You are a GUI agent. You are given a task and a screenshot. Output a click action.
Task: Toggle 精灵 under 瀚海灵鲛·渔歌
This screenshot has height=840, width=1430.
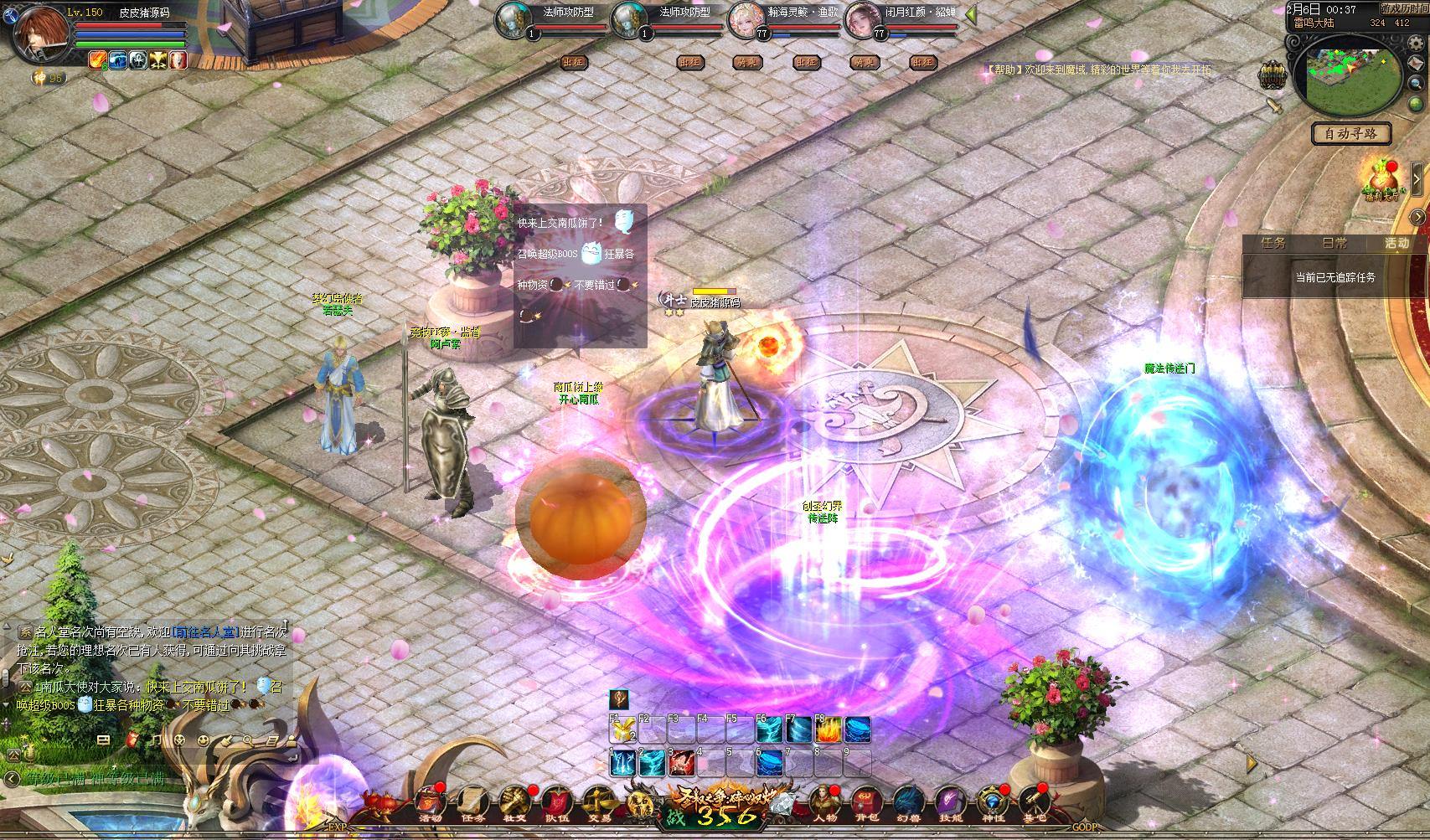(x=747, y=62)
